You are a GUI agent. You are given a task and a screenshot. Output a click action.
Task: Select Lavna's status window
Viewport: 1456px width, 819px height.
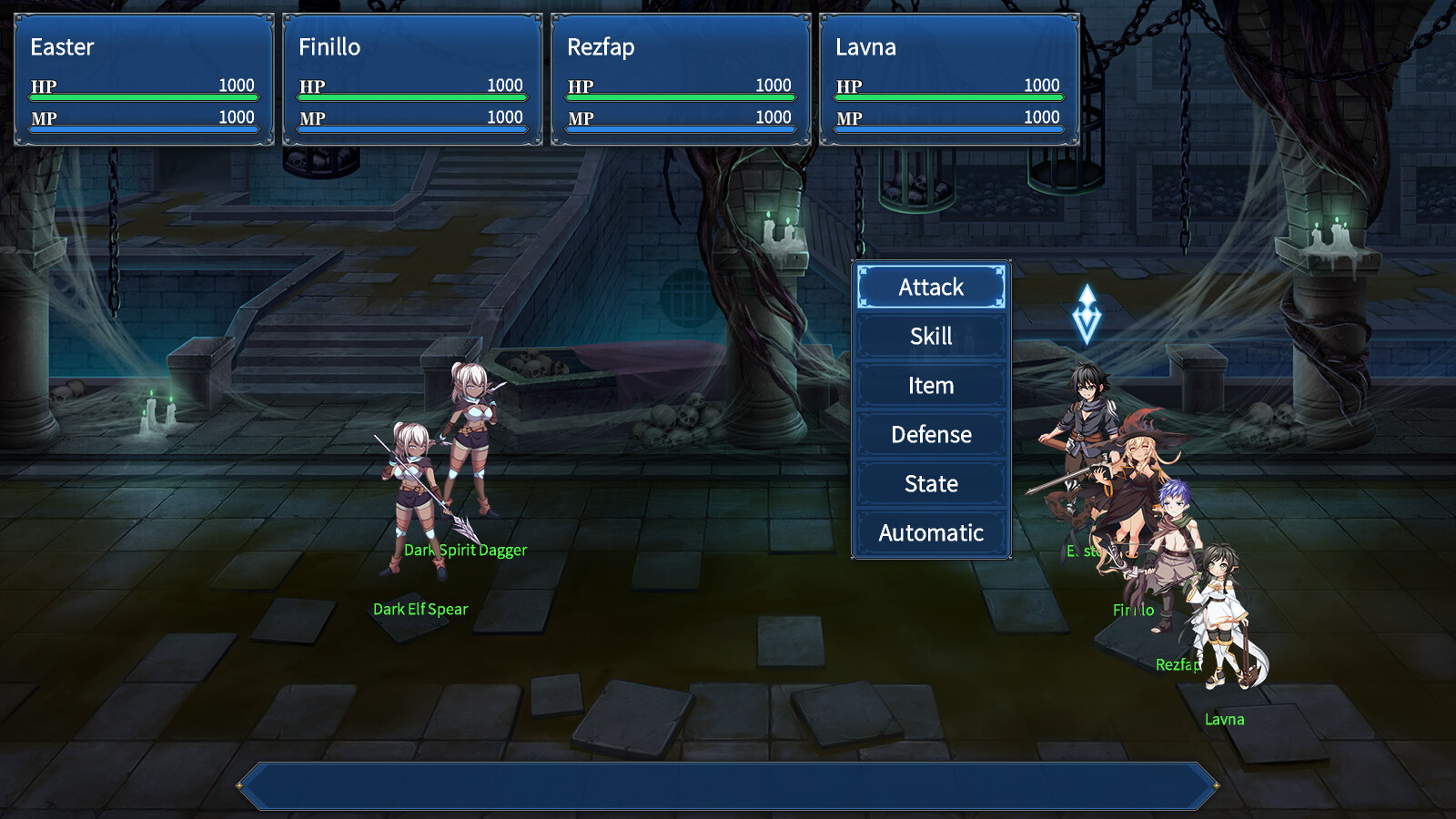coord(948,77)
